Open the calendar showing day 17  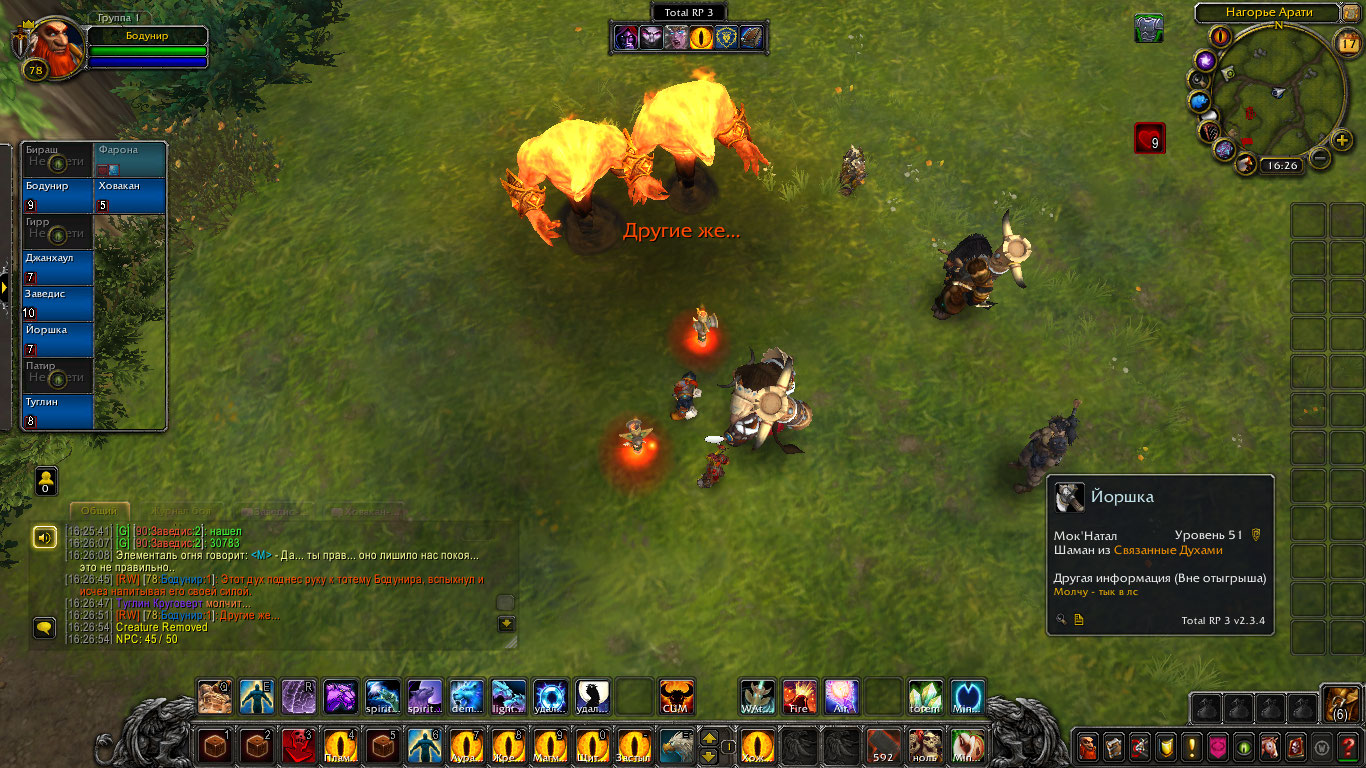(x=1348, y=42)
